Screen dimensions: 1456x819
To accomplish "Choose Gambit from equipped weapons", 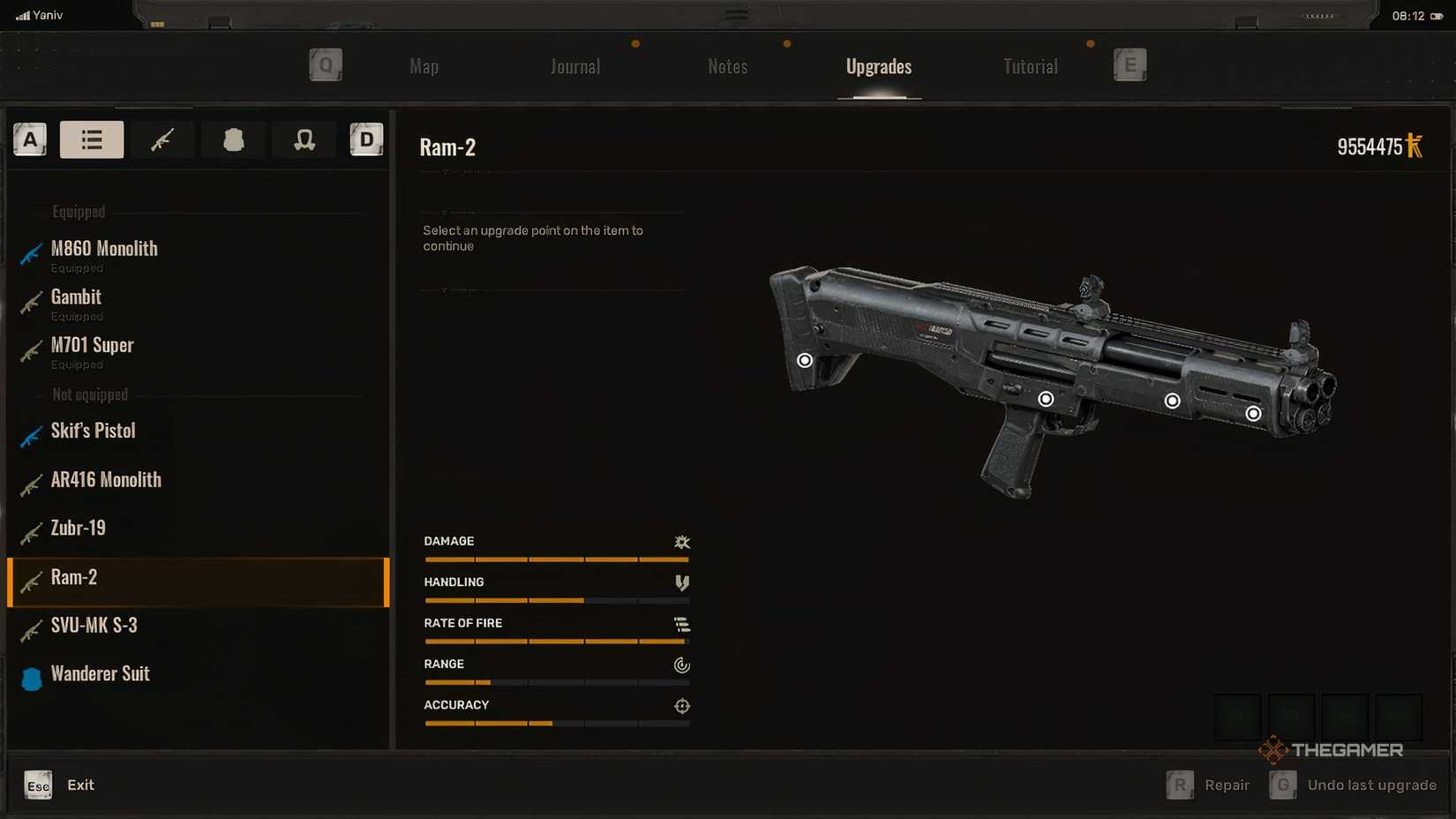I will [76, 298].
